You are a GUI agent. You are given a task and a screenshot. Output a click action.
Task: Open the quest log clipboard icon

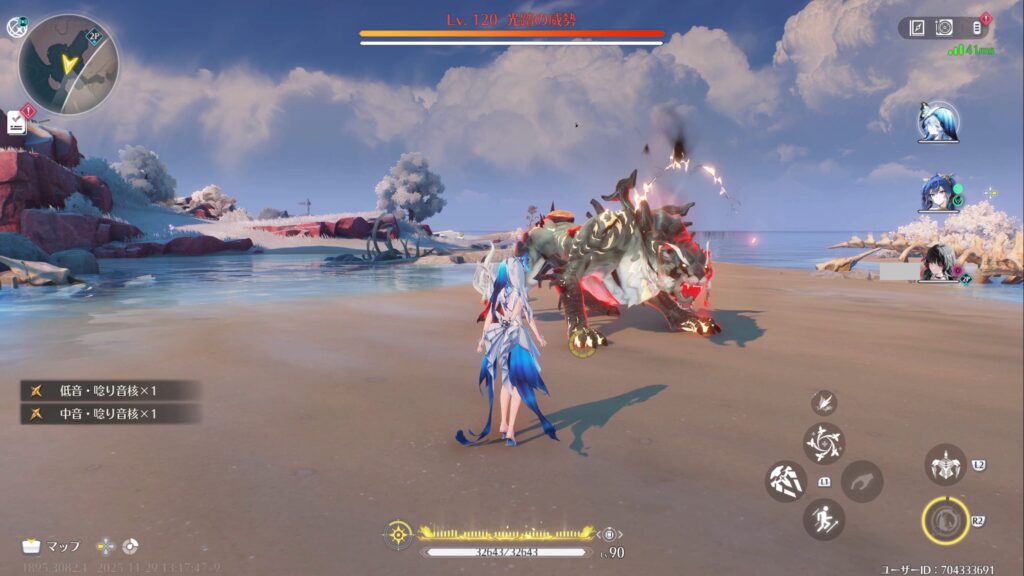coord(17,122)
